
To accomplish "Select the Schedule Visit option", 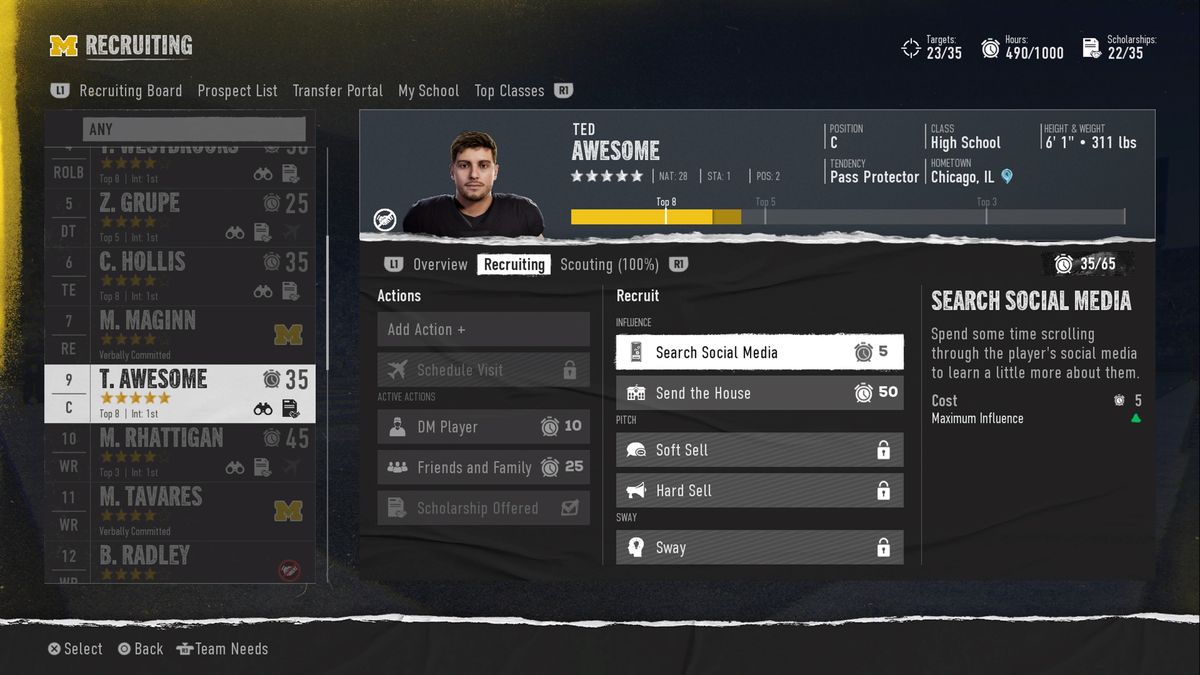I will point(483,370).
